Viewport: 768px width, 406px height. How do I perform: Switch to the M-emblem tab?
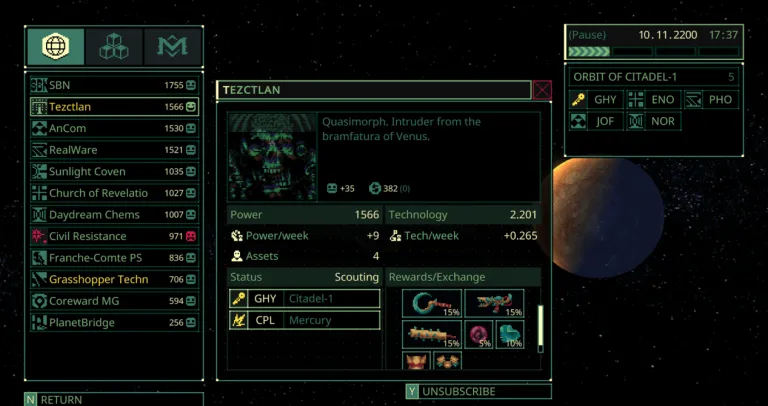coord(172,46)
